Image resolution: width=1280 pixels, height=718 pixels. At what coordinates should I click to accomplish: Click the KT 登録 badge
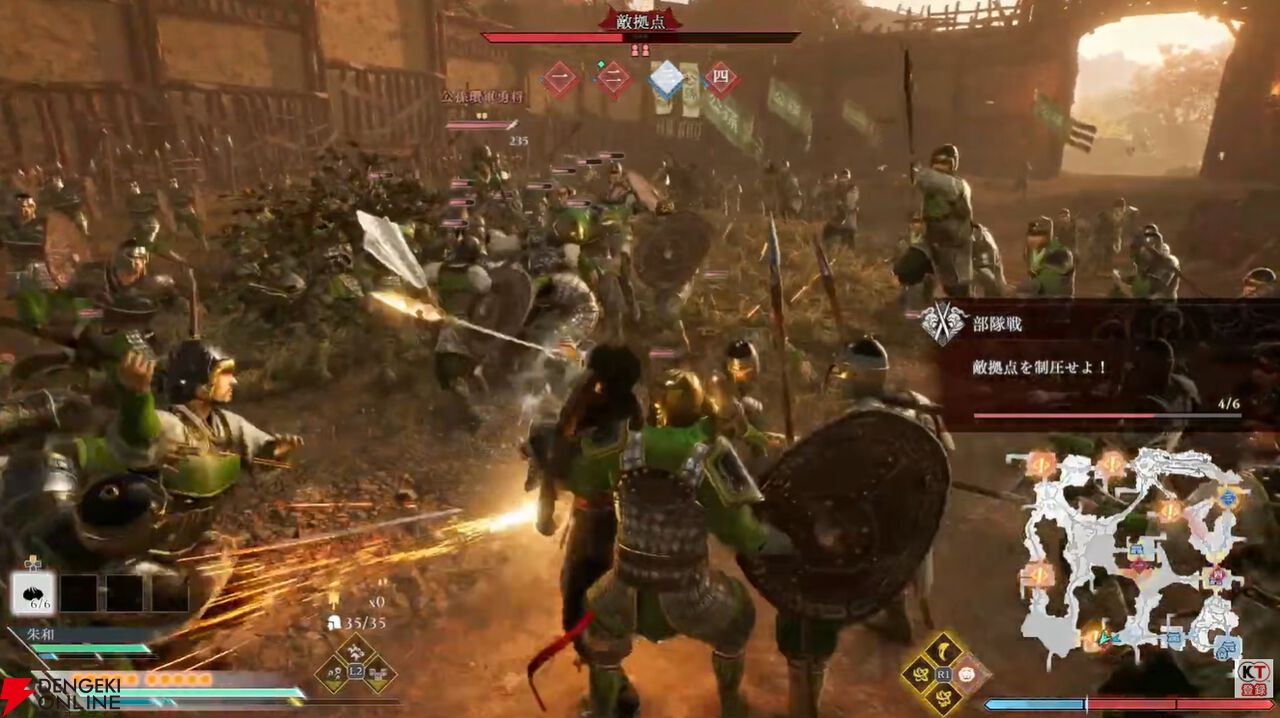click(x=1254, y=676)
